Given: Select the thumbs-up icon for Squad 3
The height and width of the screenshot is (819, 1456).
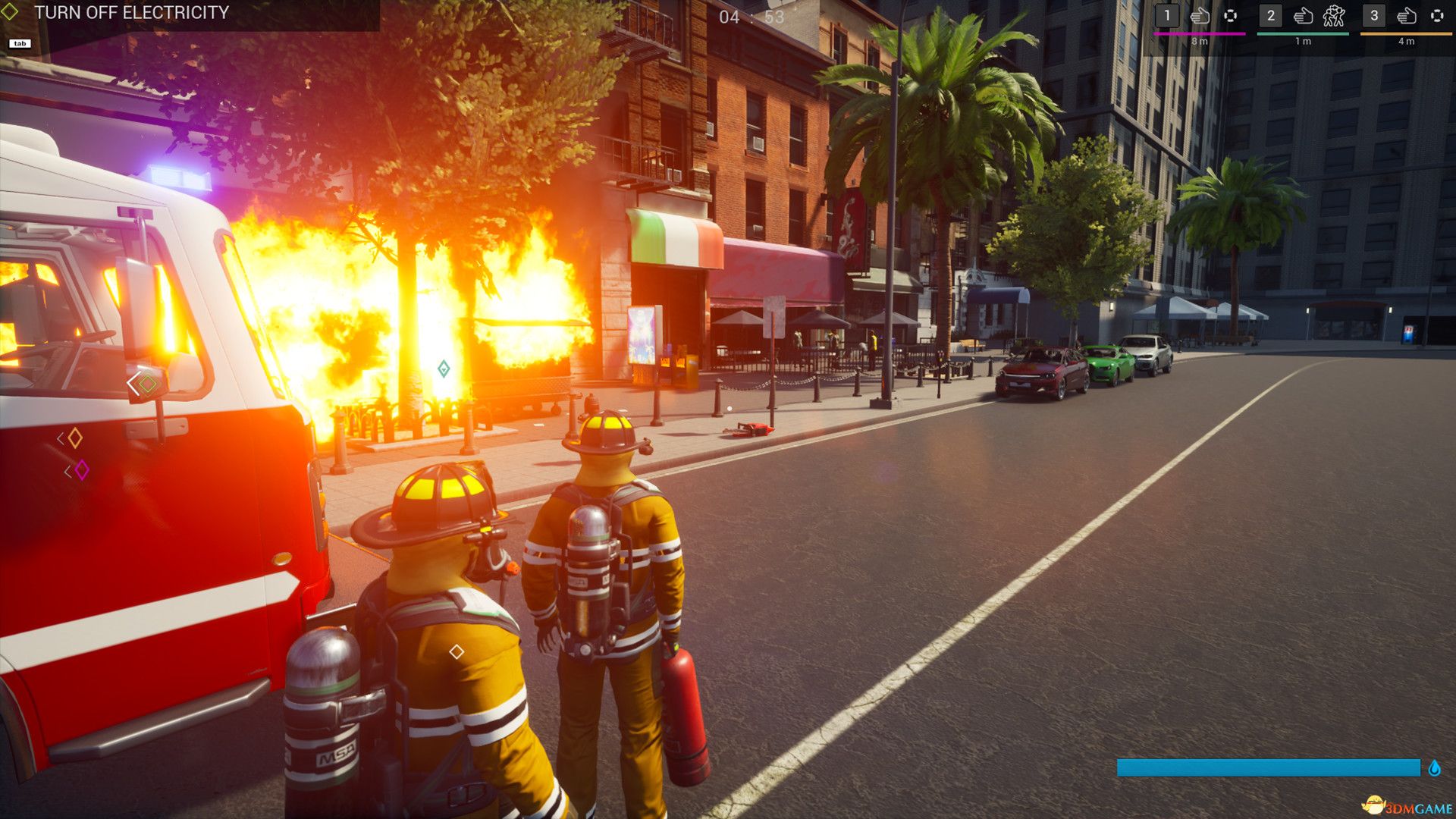Looking at the screenshot, I should (1406, 16).
